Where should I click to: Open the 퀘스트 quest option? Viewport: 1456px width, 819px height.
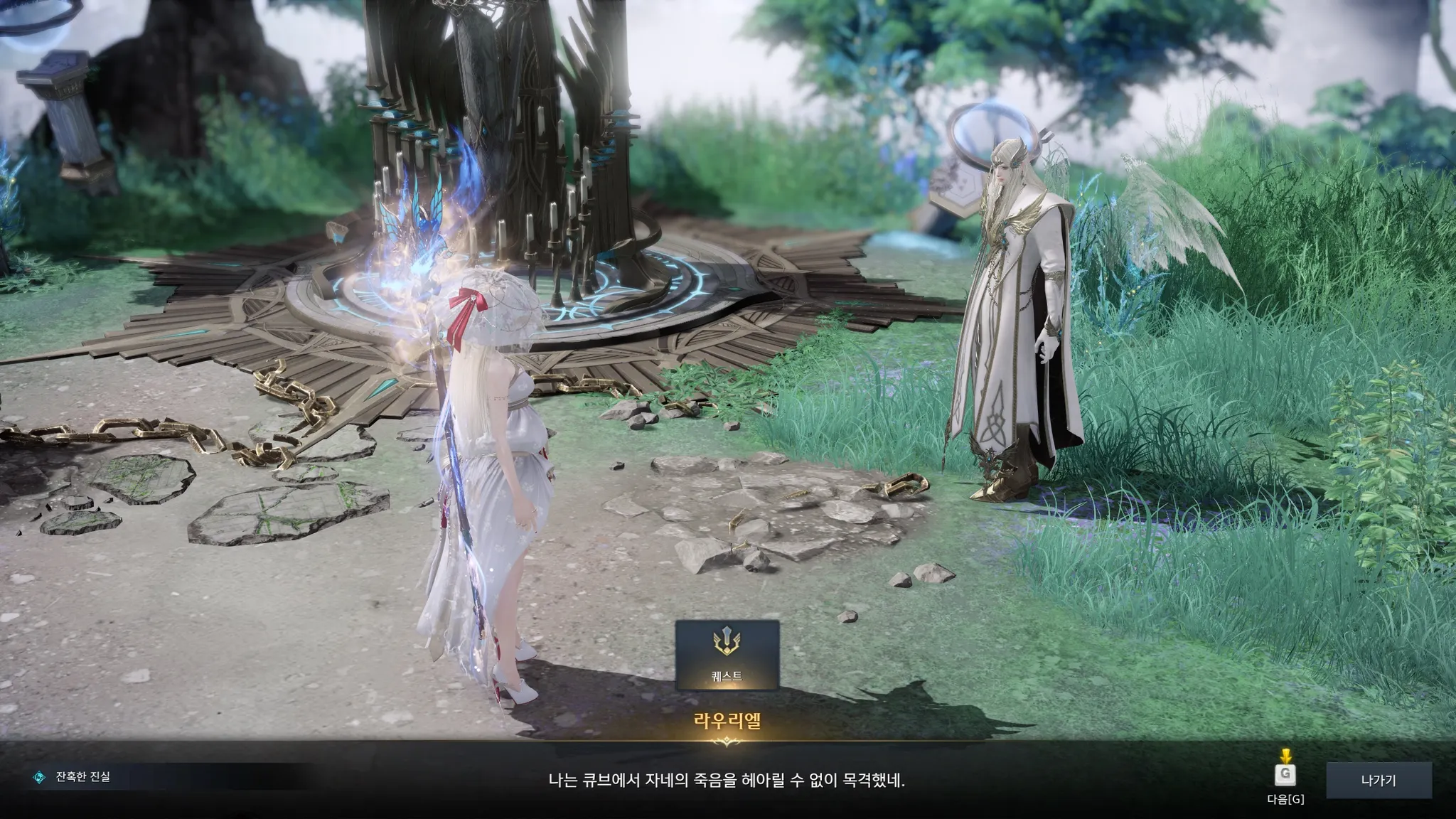(727, 655)
